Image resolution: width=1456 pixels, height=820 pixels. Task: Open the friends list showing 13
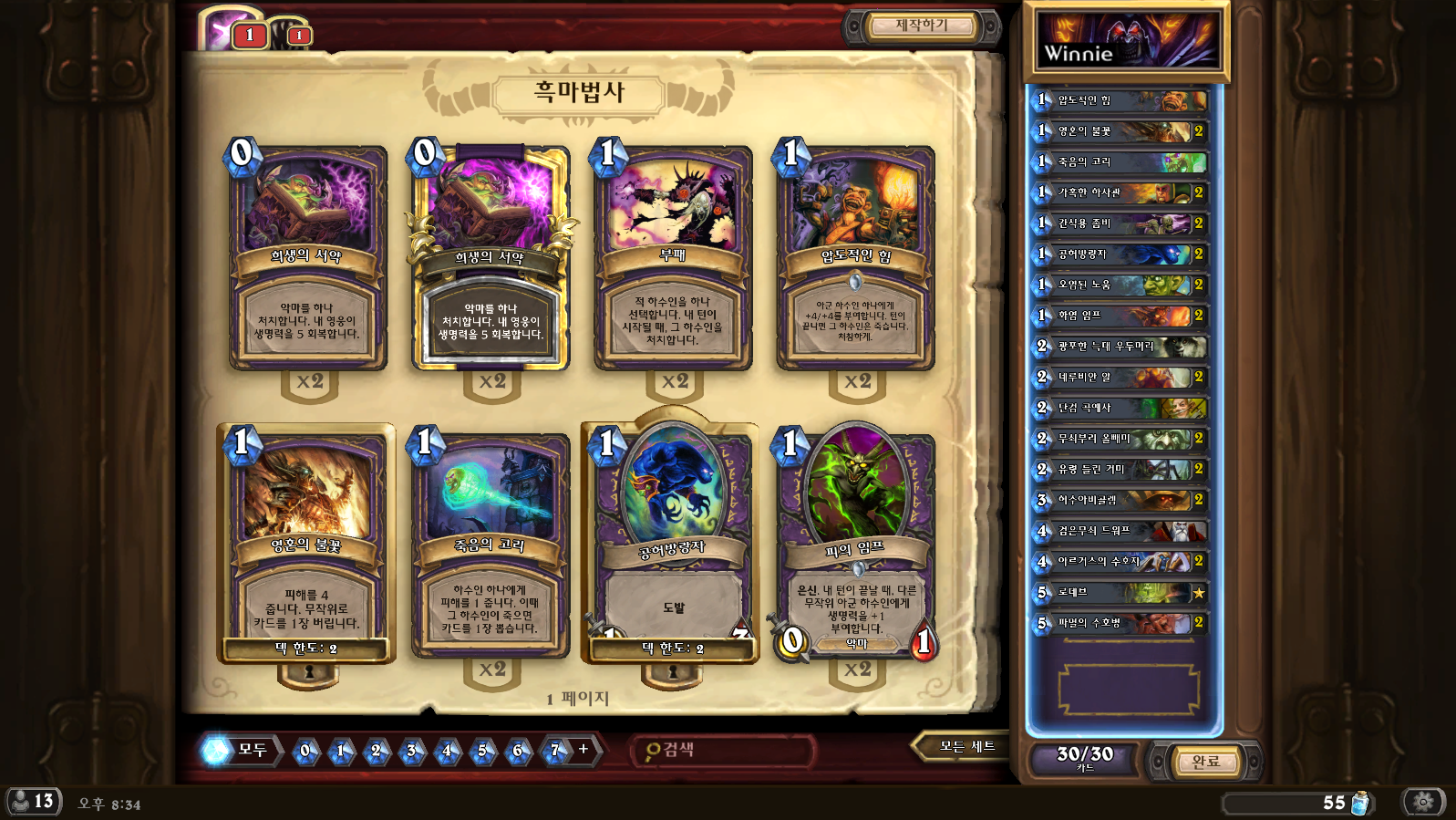[33, 802]
